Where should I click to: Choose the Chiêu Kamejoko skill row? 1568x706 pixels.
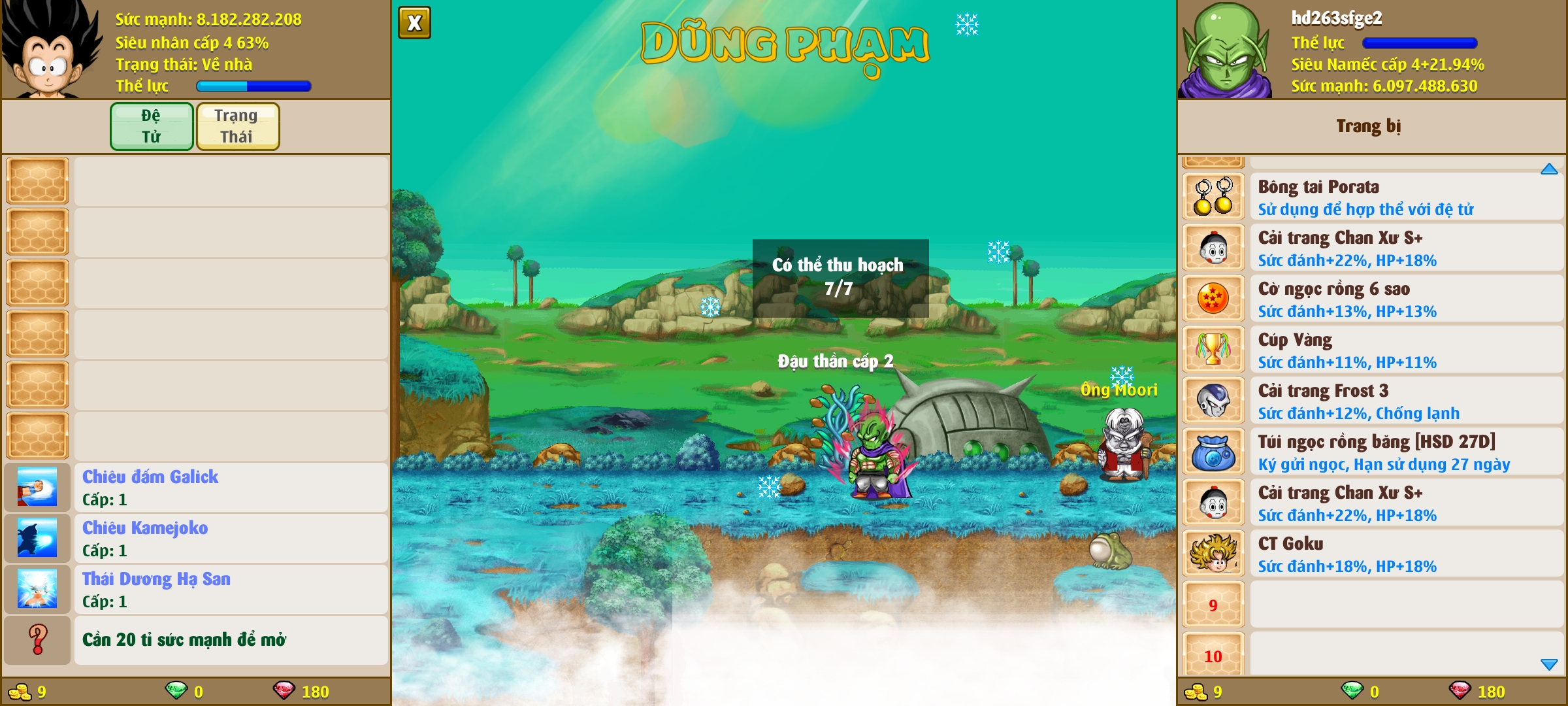tap(196, 539)
